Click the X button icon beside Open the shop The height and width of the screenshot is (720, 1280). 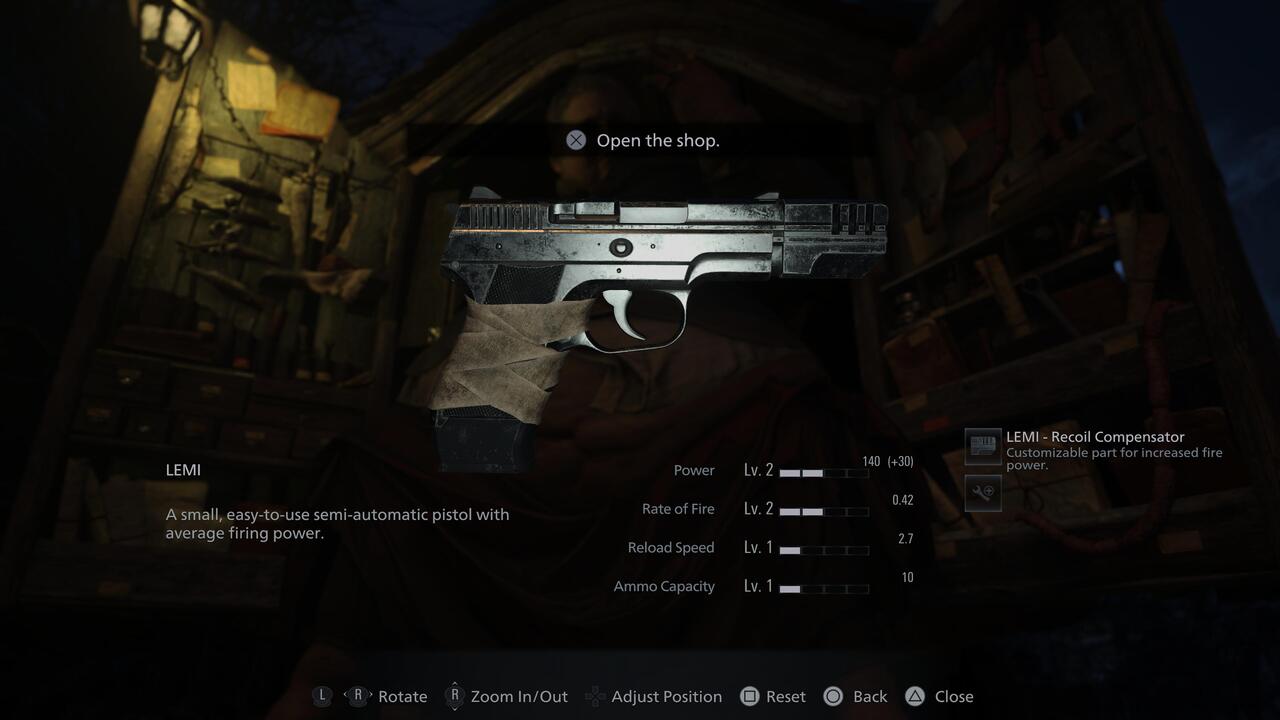coord(575,140)
